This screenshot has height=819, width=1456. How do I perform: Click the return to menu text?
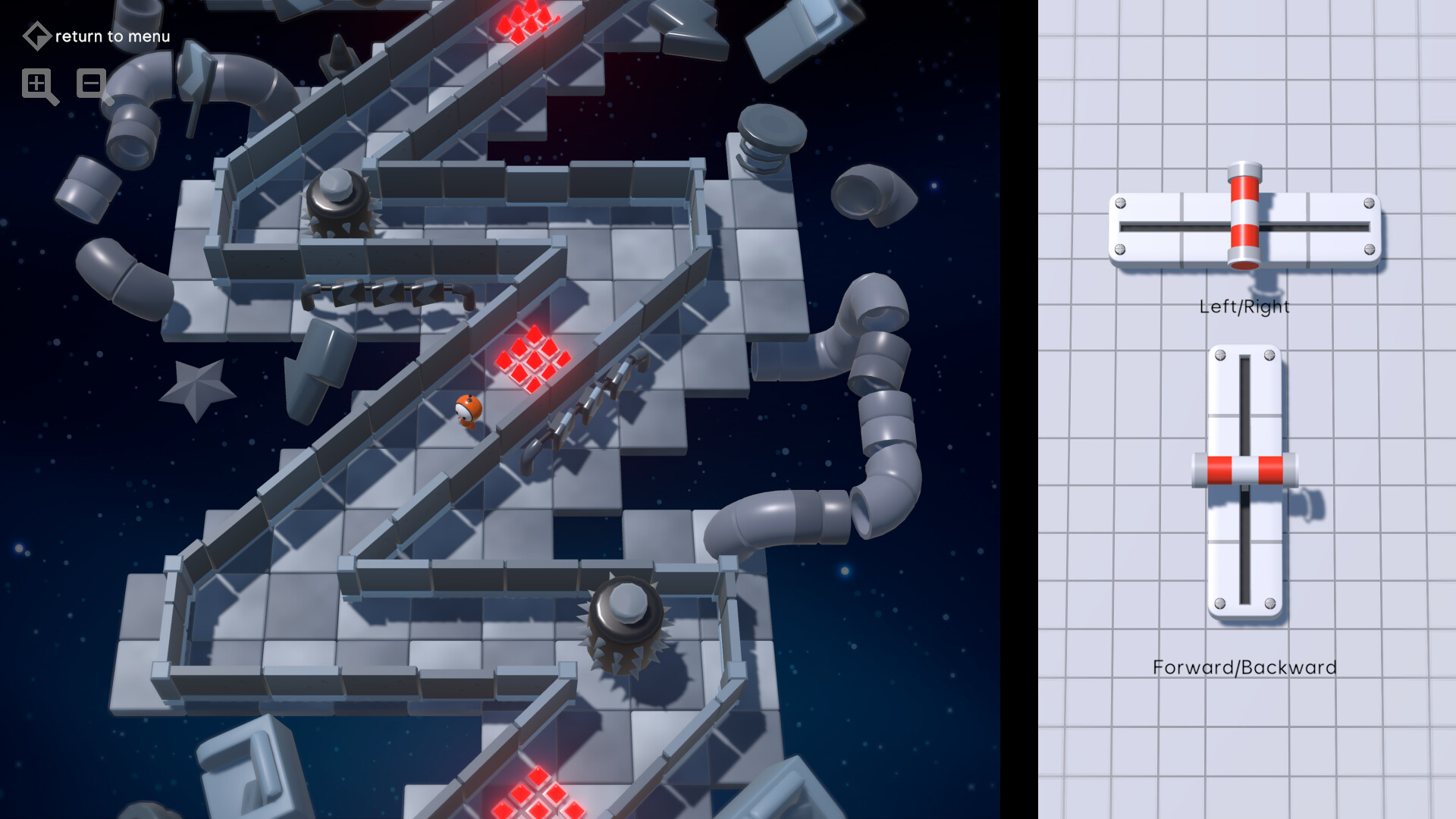pos(113,36)
